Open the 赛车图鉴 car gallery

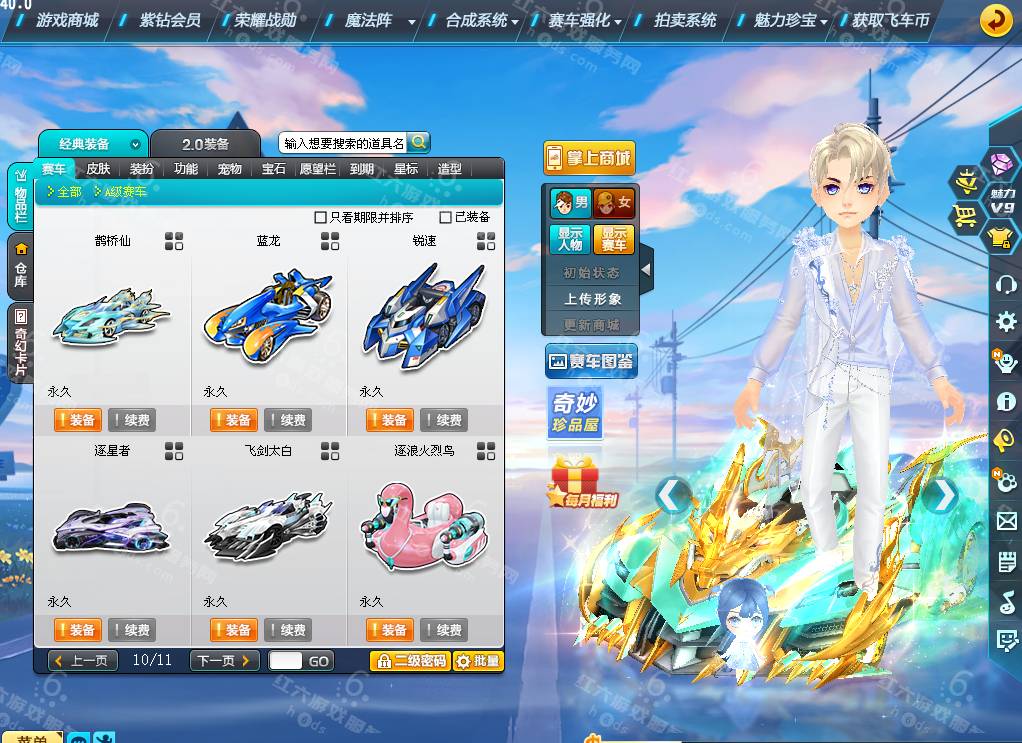[591, 362]
